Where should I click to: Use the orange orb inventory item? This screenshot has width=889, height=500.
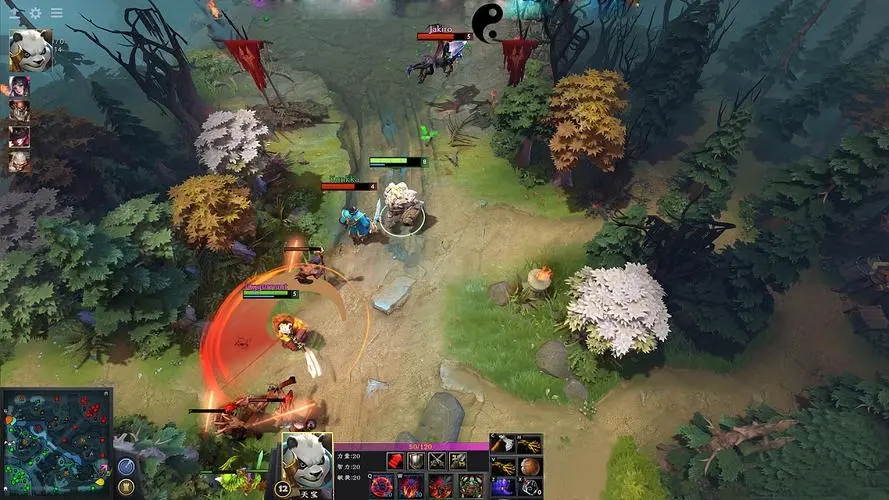(530, 466)
